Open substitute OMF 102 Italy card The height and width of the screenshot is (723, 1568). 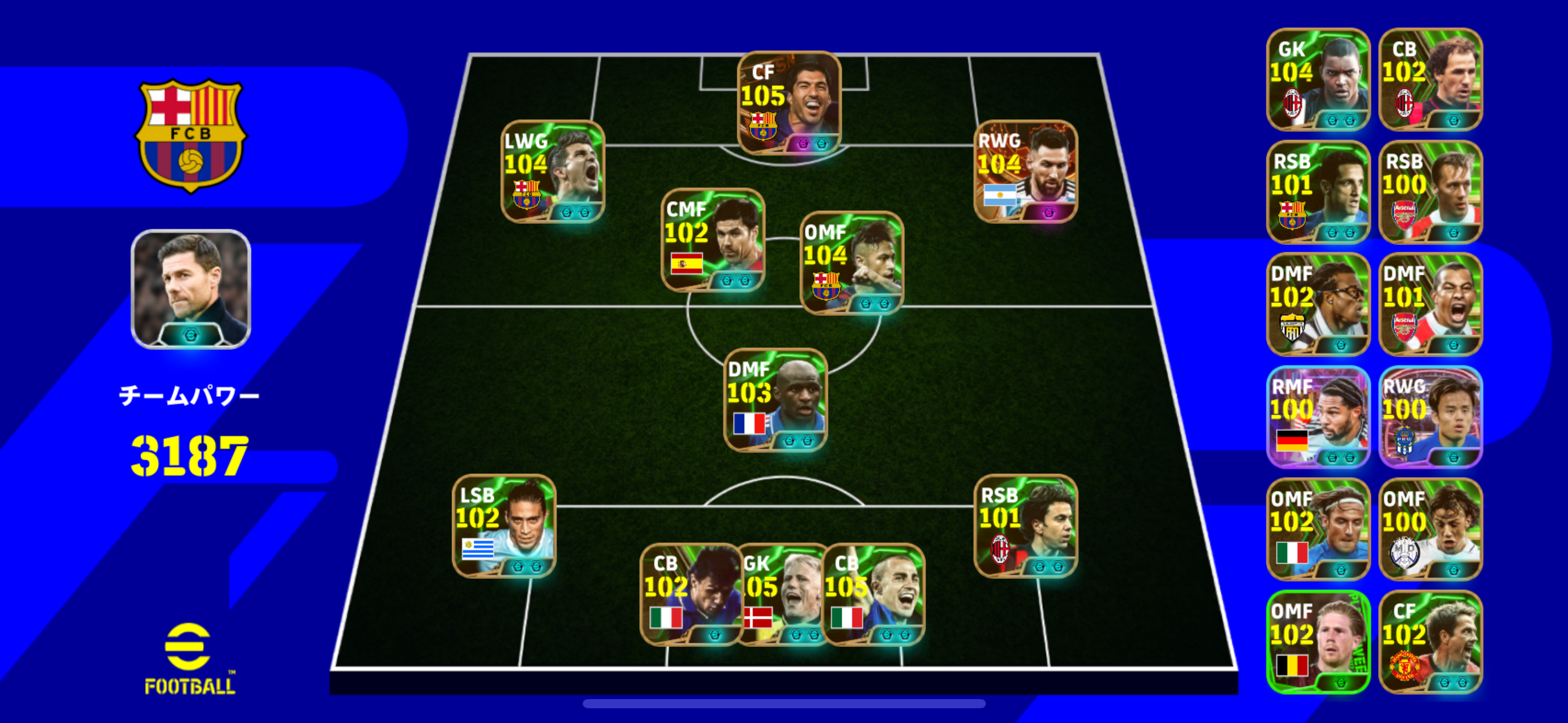point(1318,530)
